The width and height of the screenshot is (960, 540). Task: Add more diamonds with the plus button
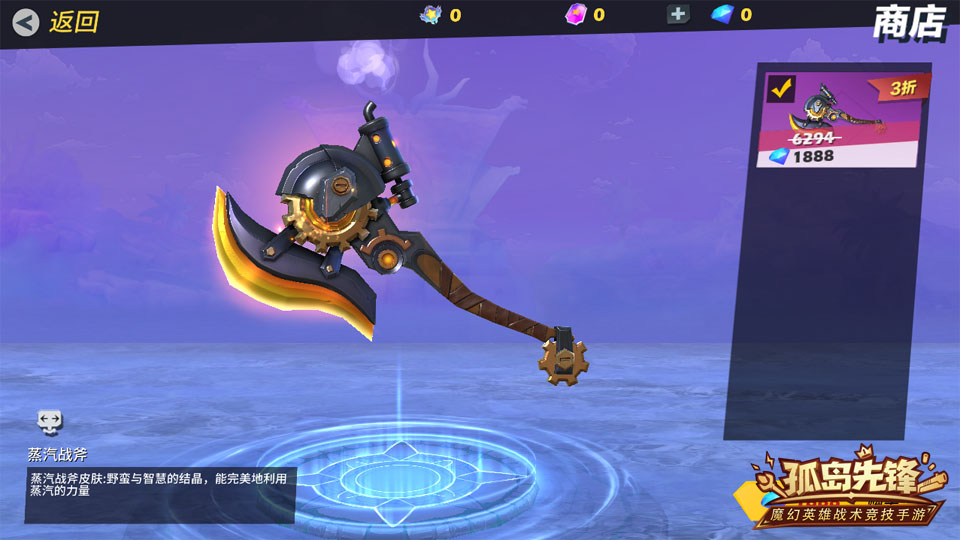pos(678,14)
